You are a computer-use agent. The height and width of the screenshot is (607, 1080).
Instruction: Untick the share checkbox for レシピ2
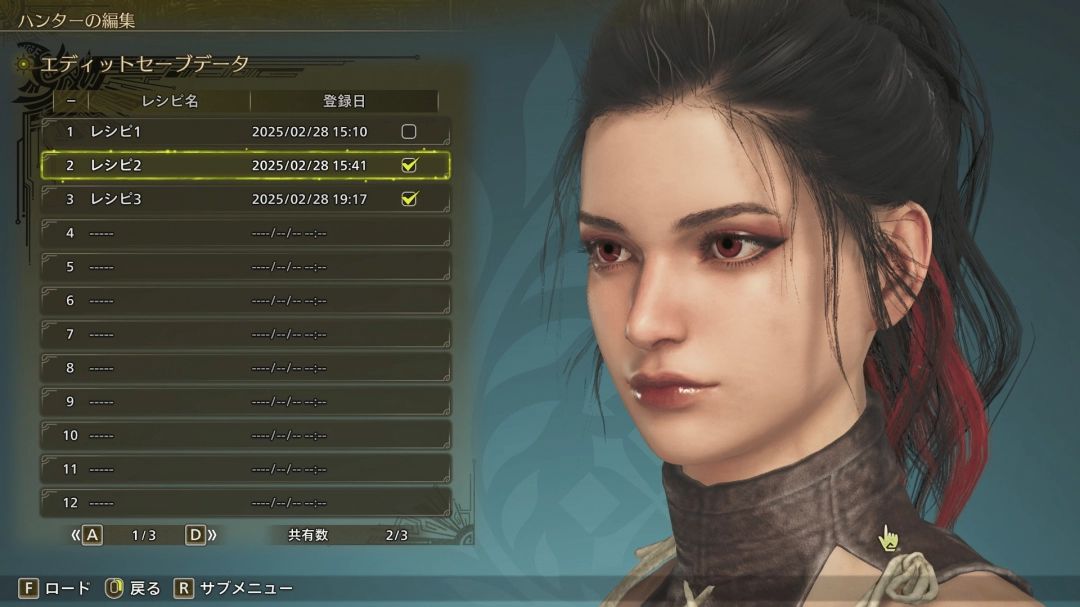408,166
